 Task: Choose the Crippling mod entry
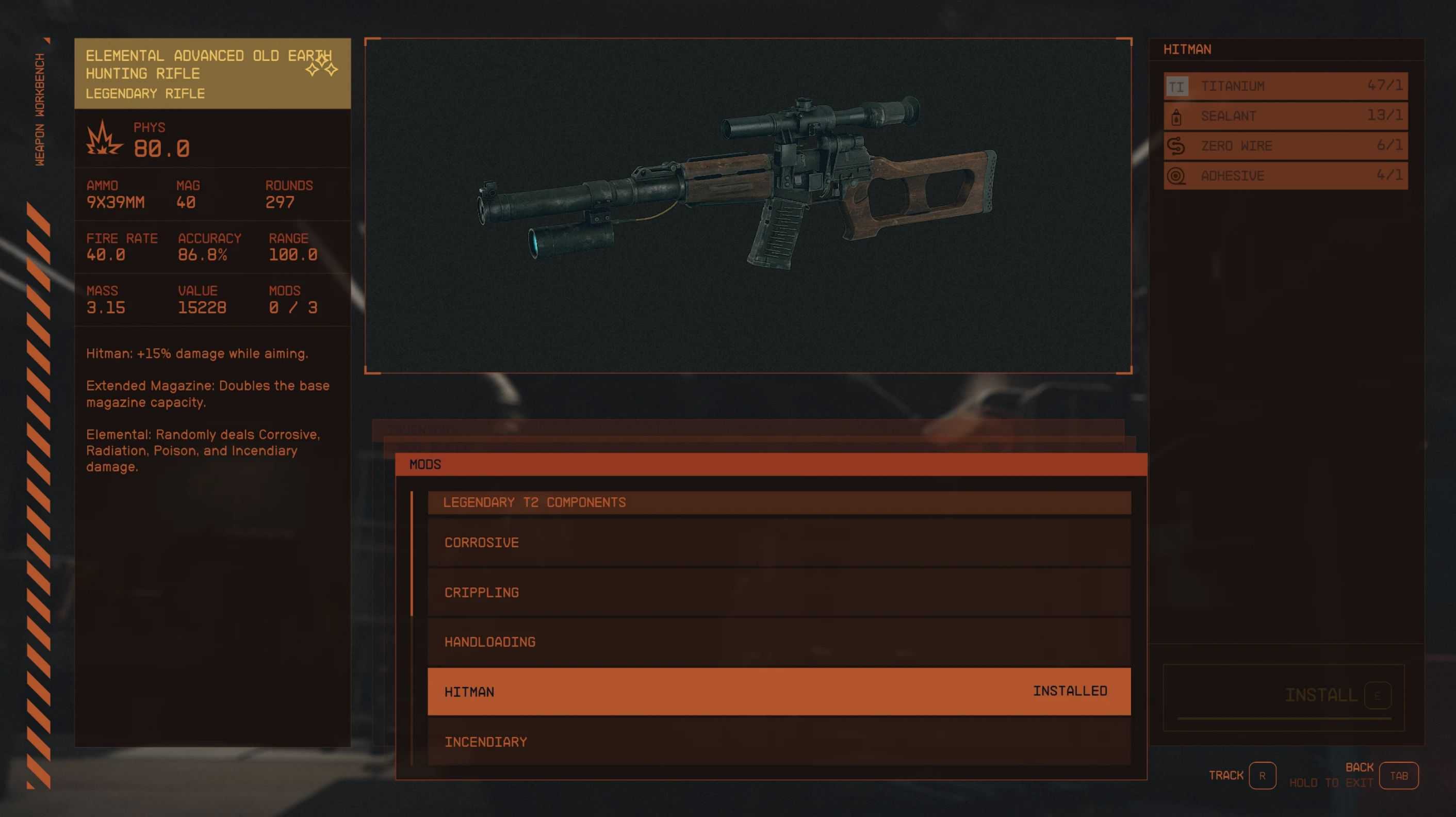(x=778, y=592)
